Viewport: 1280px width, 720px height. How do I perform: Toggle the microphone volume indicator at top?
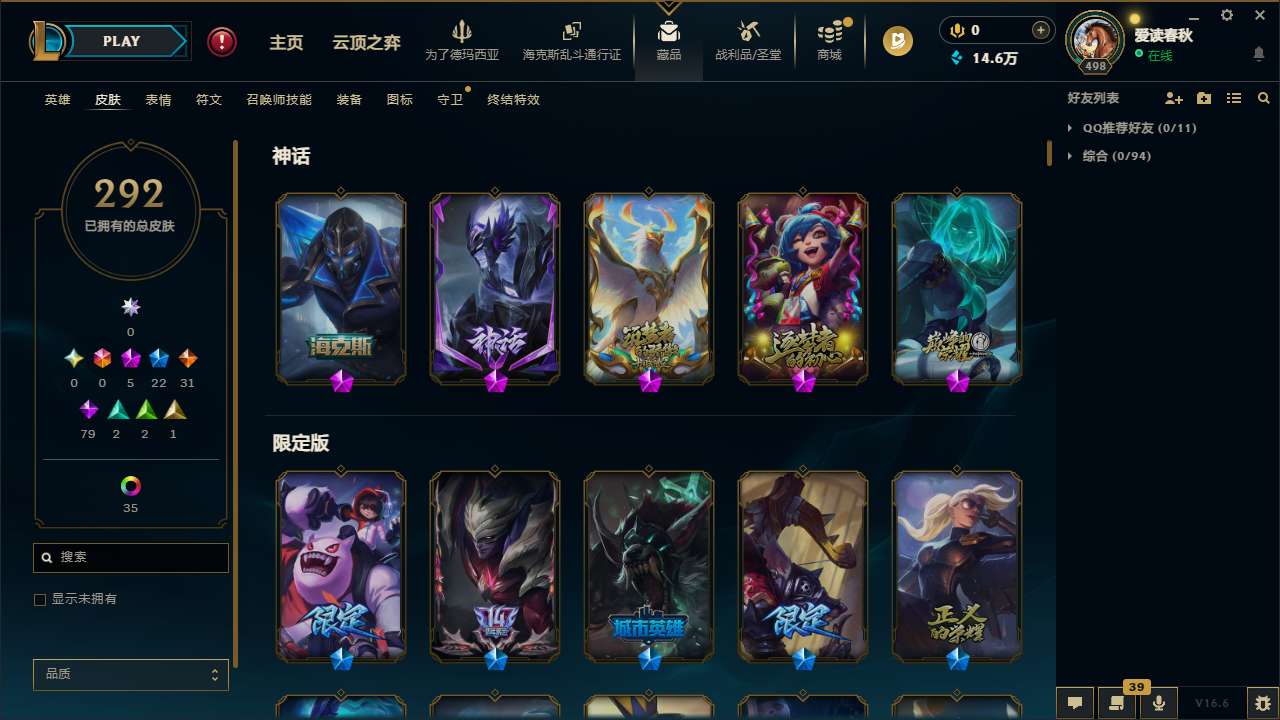point(956,30)
